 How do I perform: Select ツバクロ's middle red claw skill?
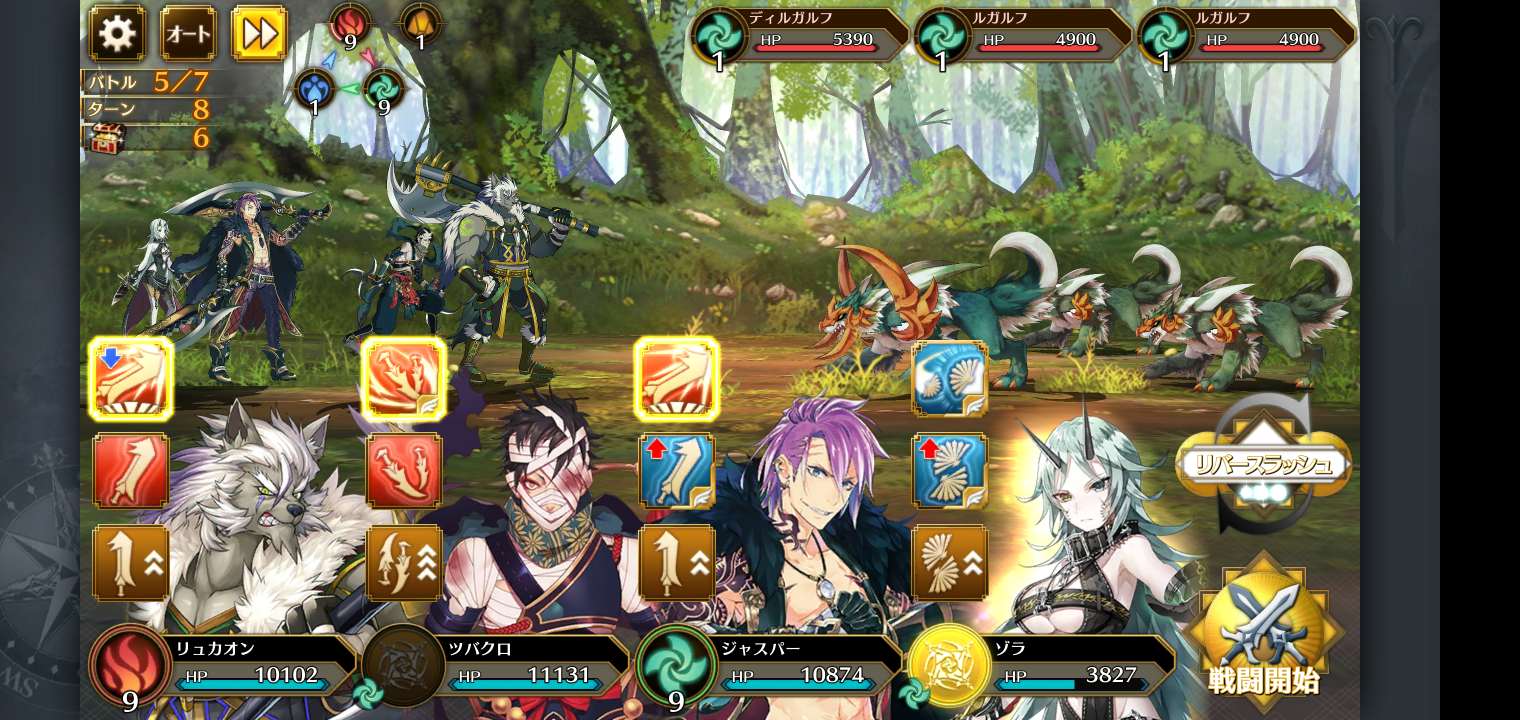(404, 471)
